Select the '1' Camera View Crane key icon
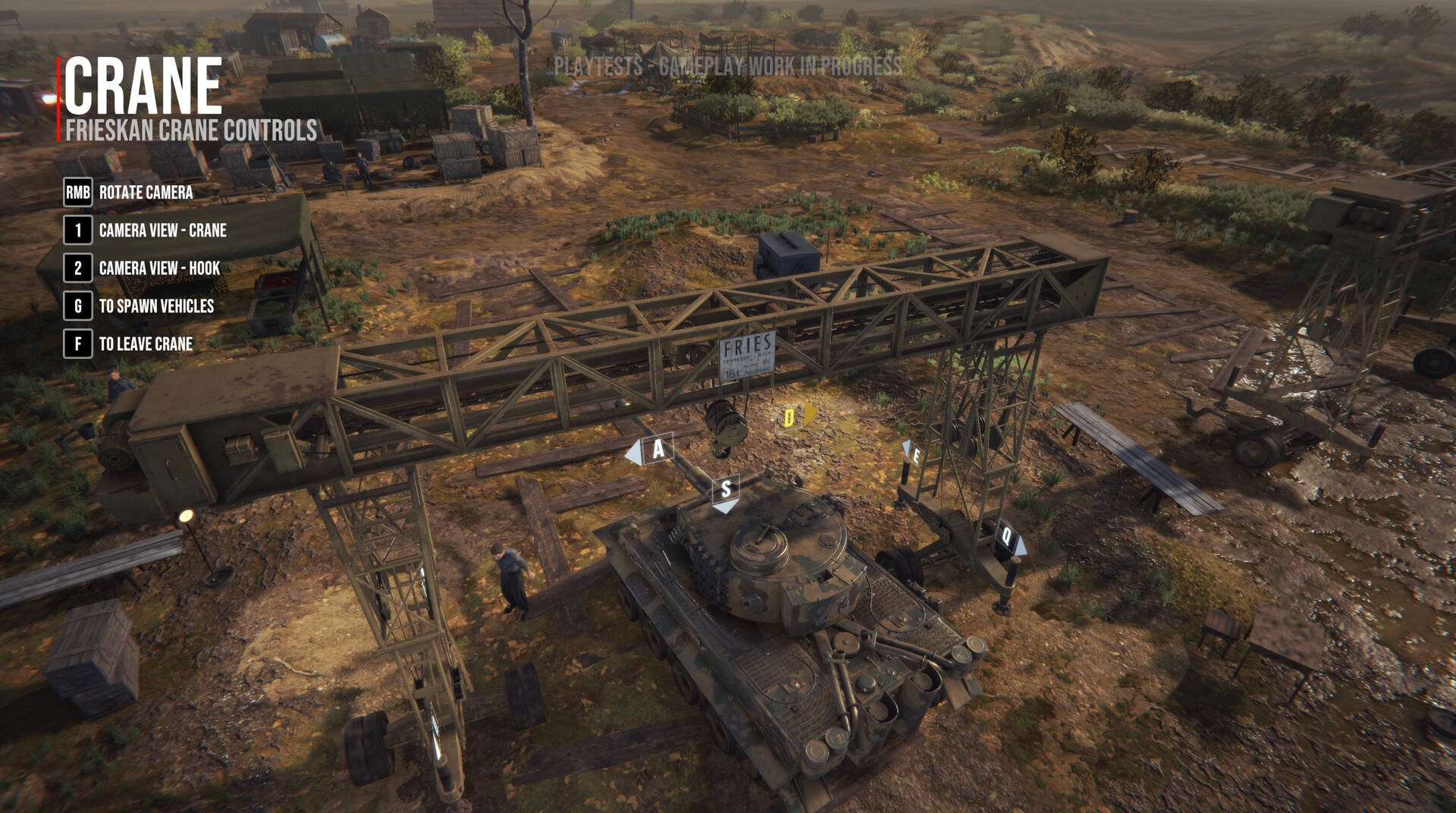This screenshot has height=813, width=1456. [x=78, y=231]
